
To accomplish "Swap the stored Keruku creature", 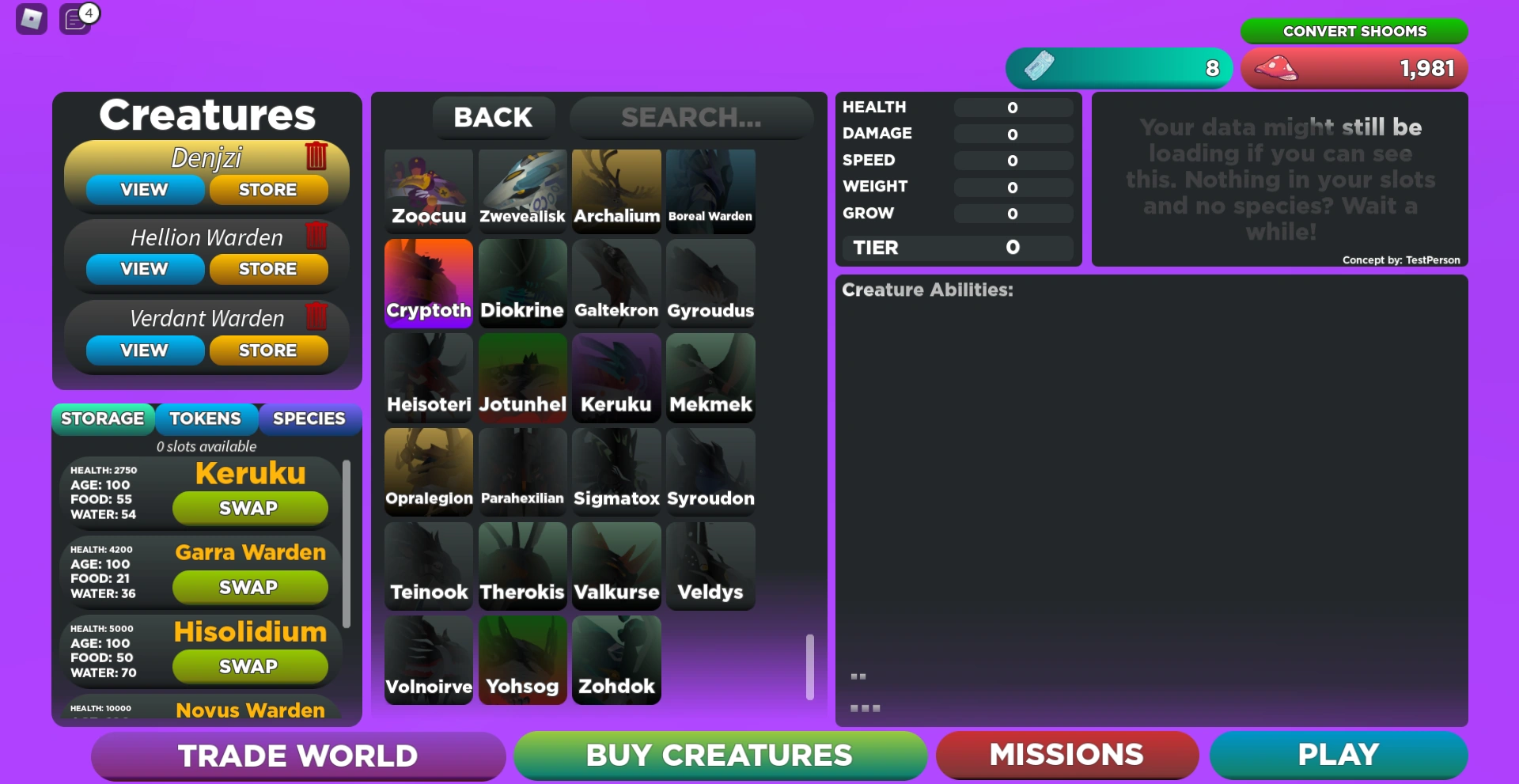I will pyautogui.click(x=250, y=508).
